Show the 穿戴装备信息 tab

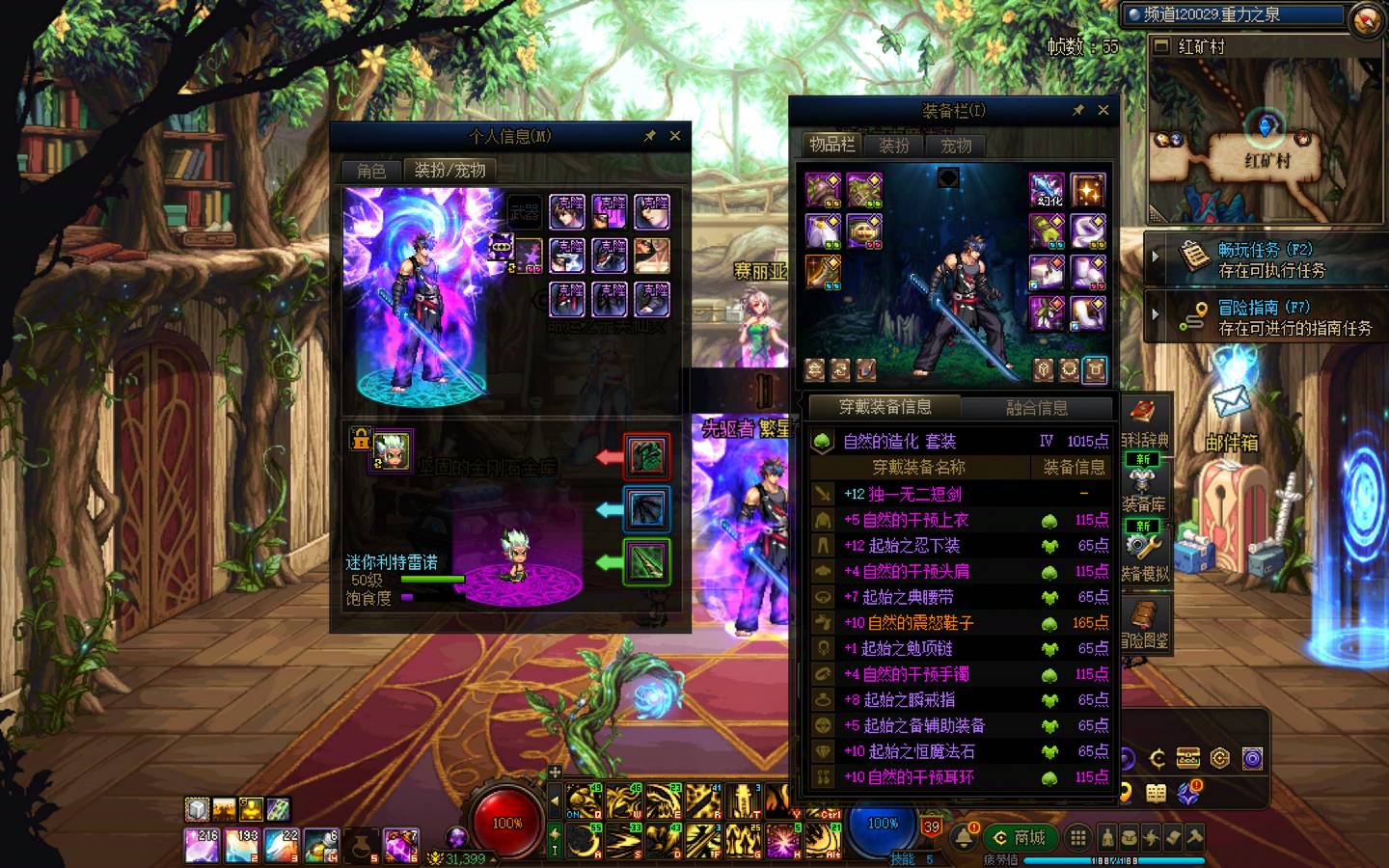[885, 407]
